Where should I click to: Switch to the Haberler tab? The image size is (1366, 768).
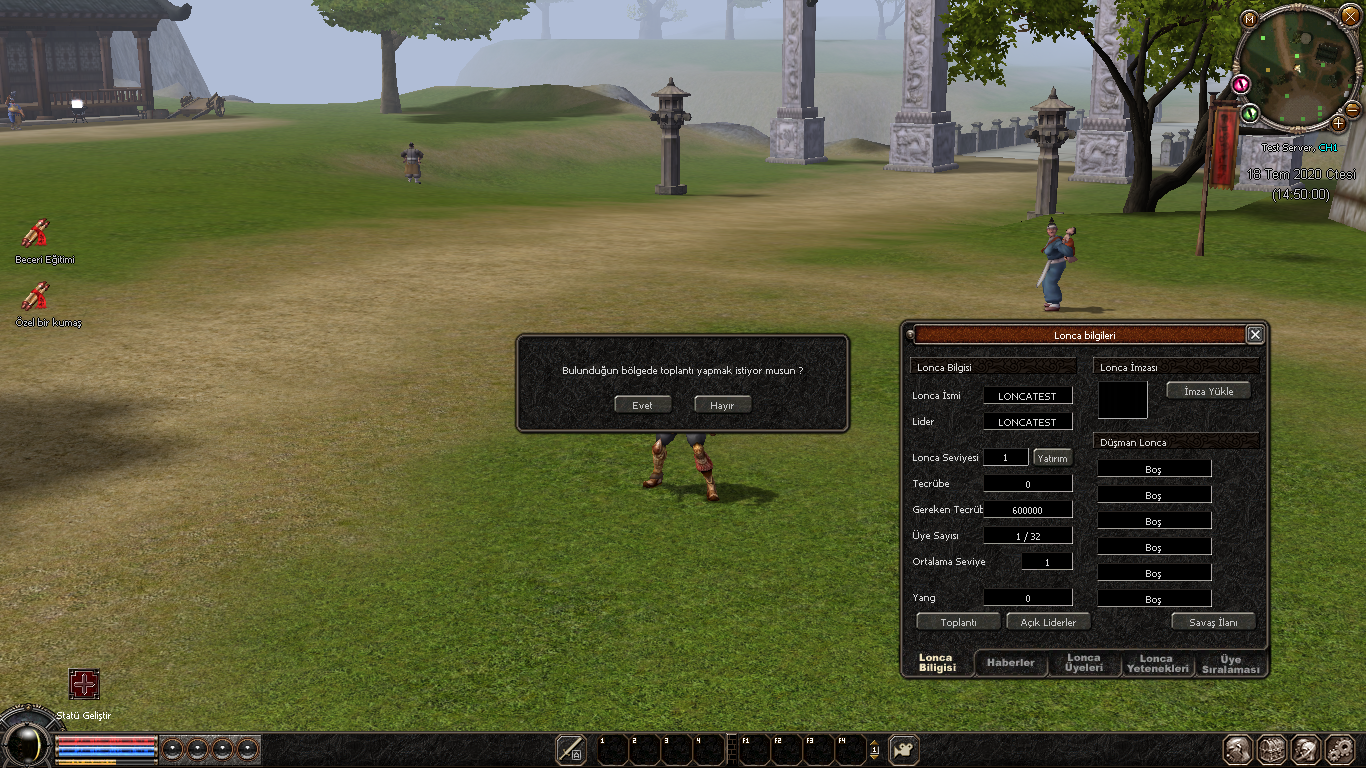pyautogui.click(x=1010, y=663)
